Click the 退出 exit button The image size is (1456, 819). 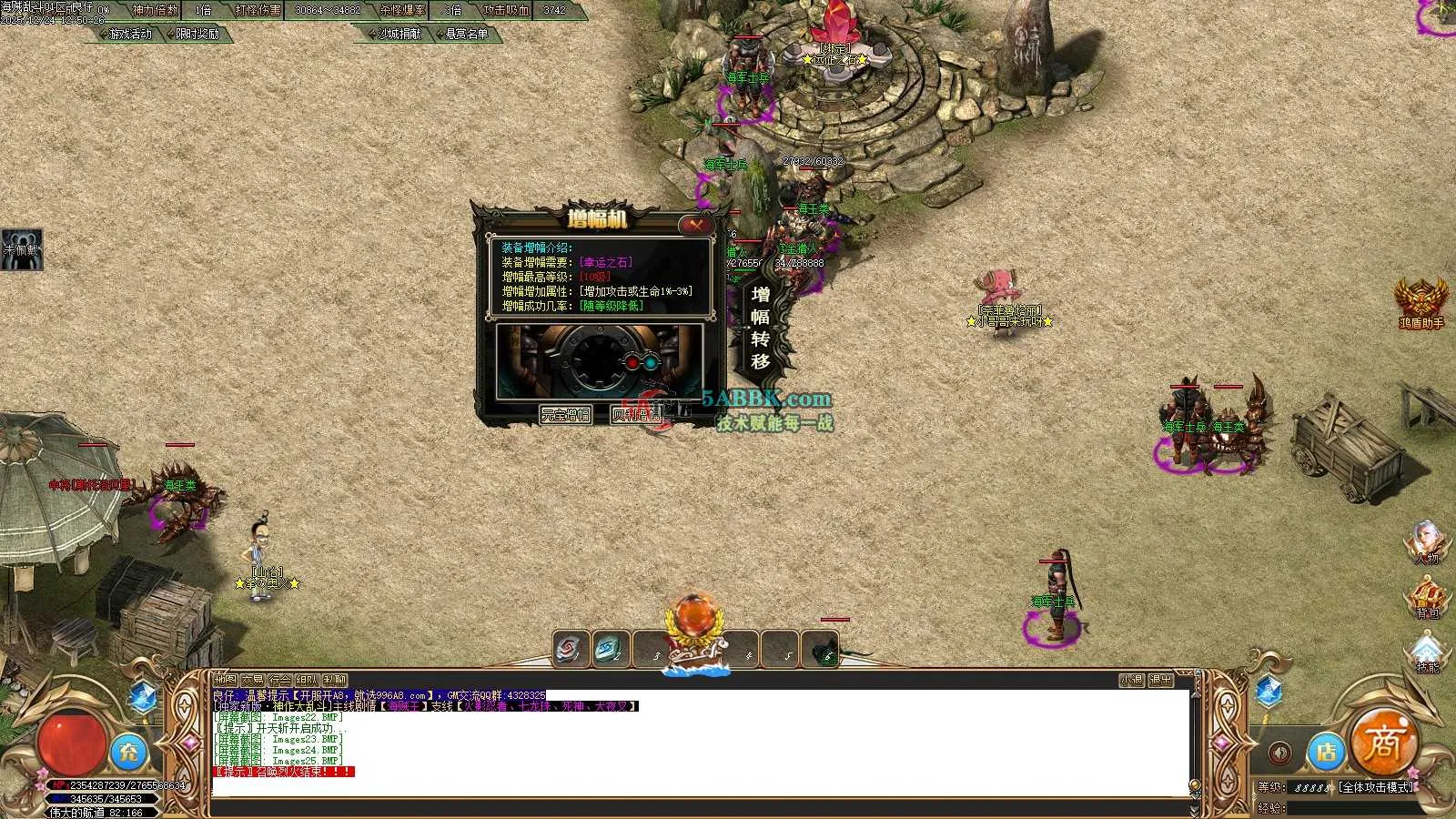tap(1160, 680)
